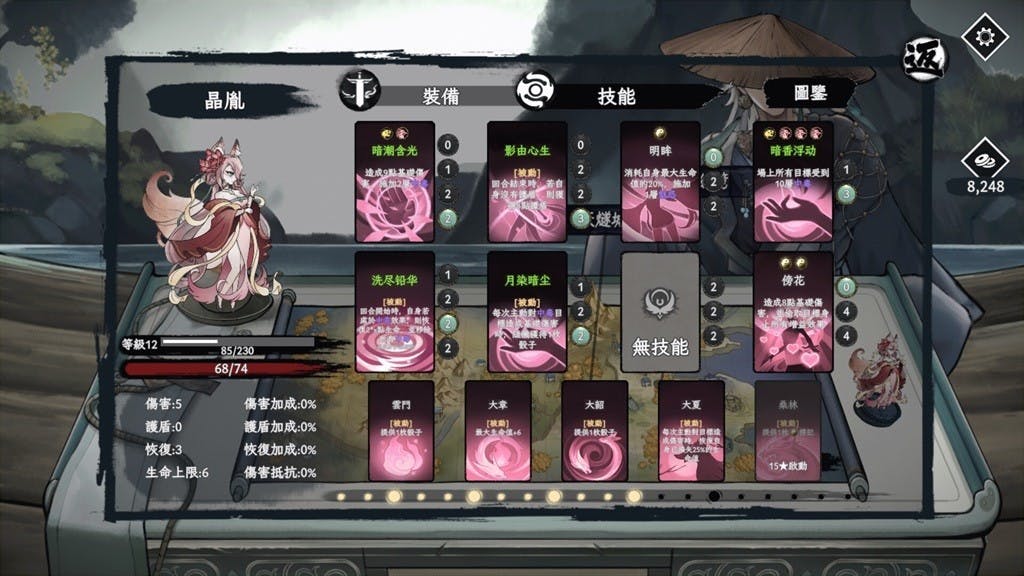Click the currency icon above 8,248
Screen dimensions: 1024x576
984,161
